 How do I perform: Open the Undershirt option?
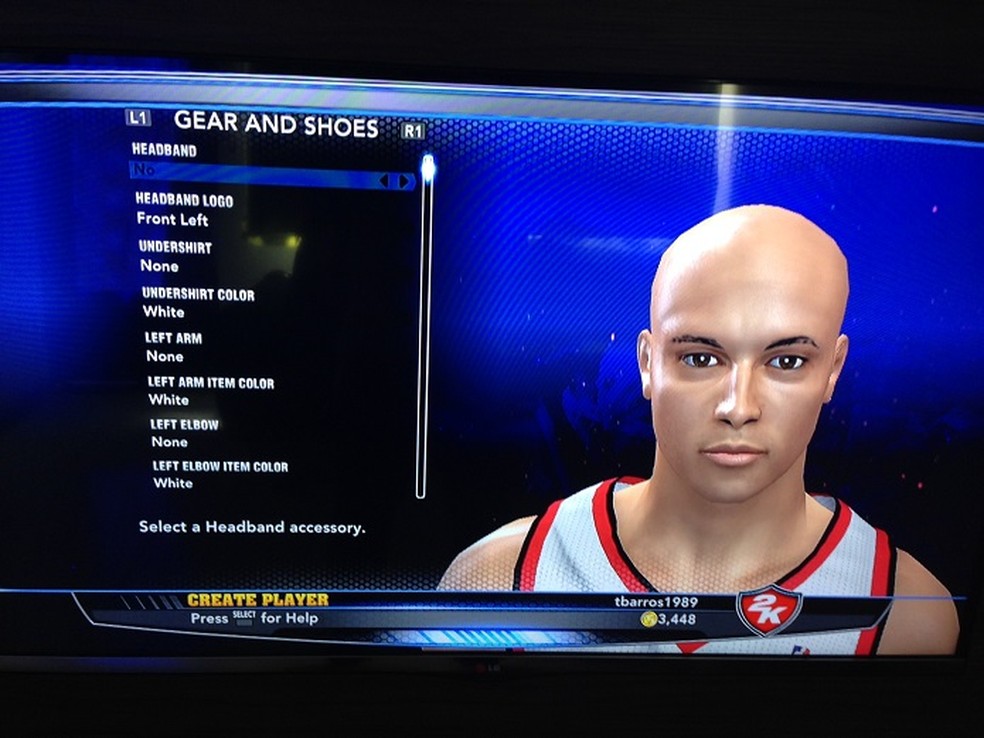click(x=175, y=256)
